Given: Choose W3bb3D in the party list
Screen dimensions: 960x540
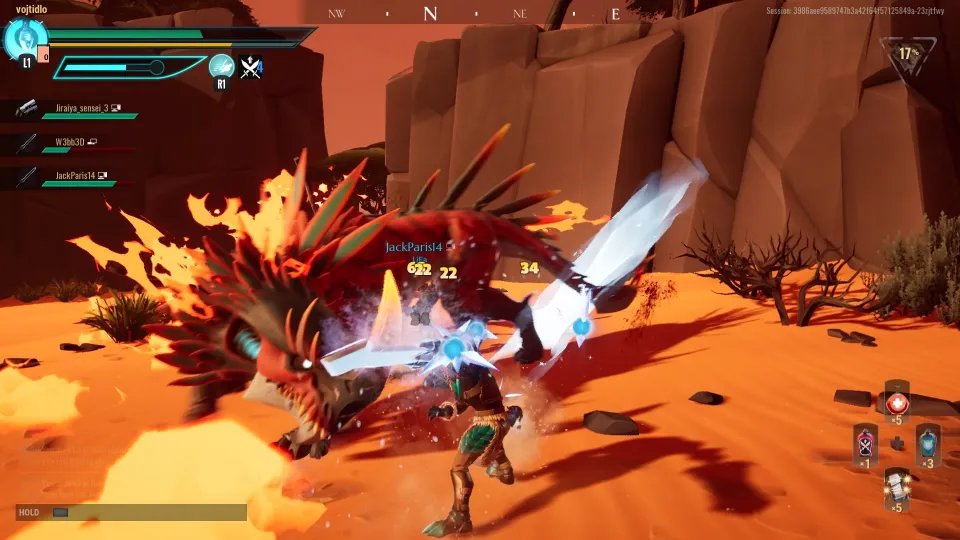Looking at the screenshot, I should coord(70,142).
